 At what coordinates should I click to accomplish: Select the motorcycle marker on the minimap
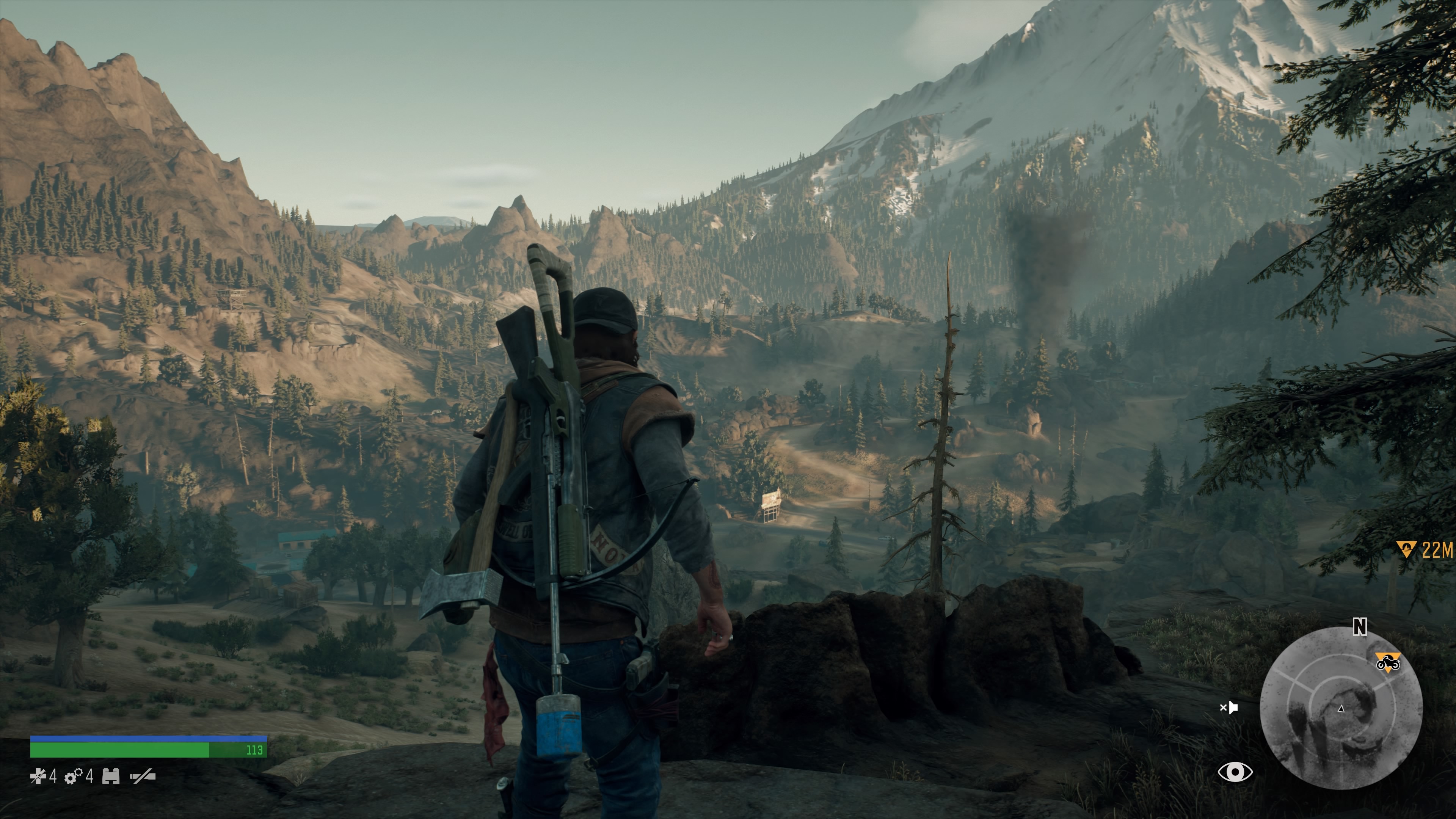[1388, 662]
